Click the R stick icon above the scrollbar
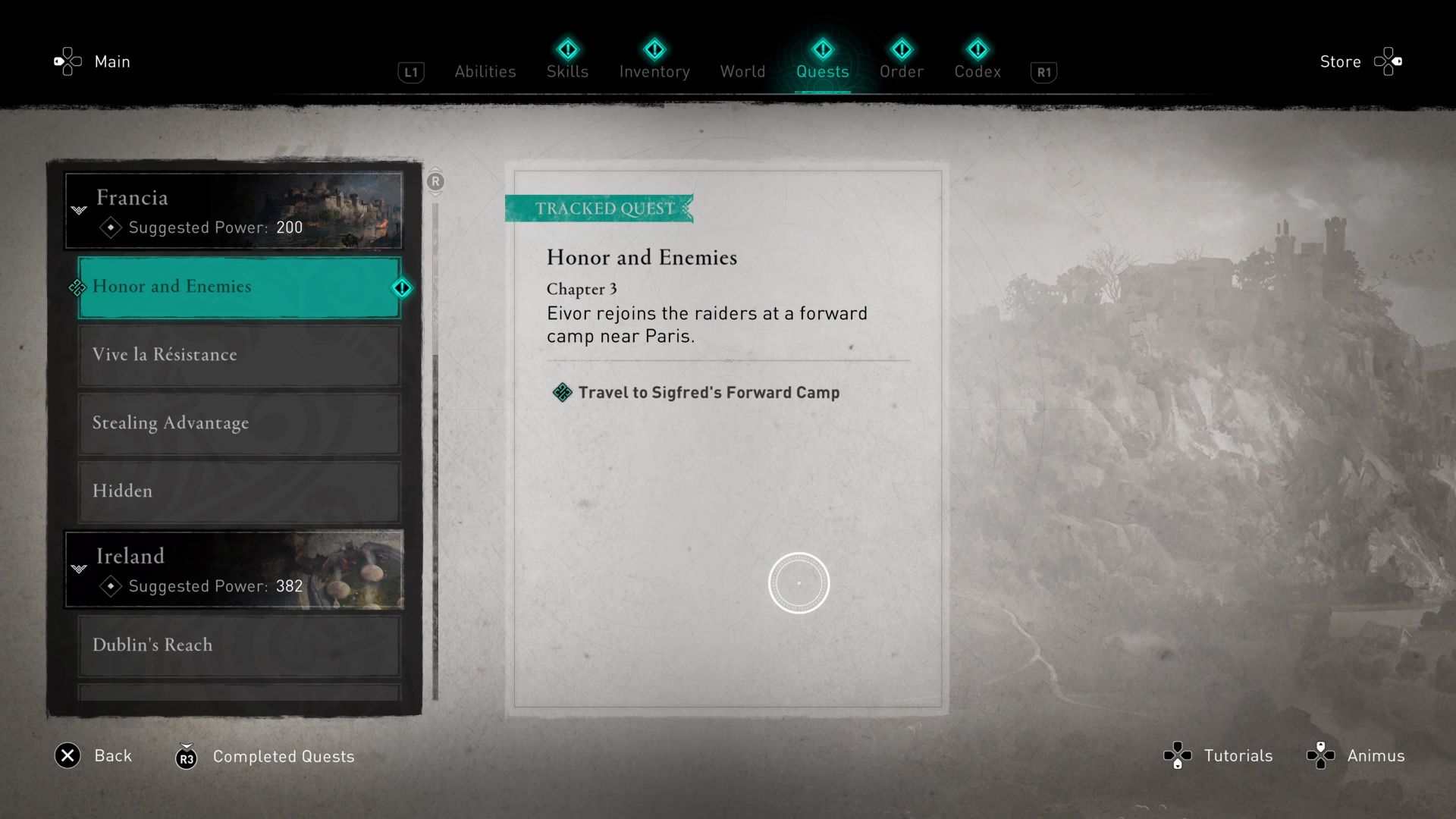This screenshot has height=819, width=1456. click(x=435, y=182)
